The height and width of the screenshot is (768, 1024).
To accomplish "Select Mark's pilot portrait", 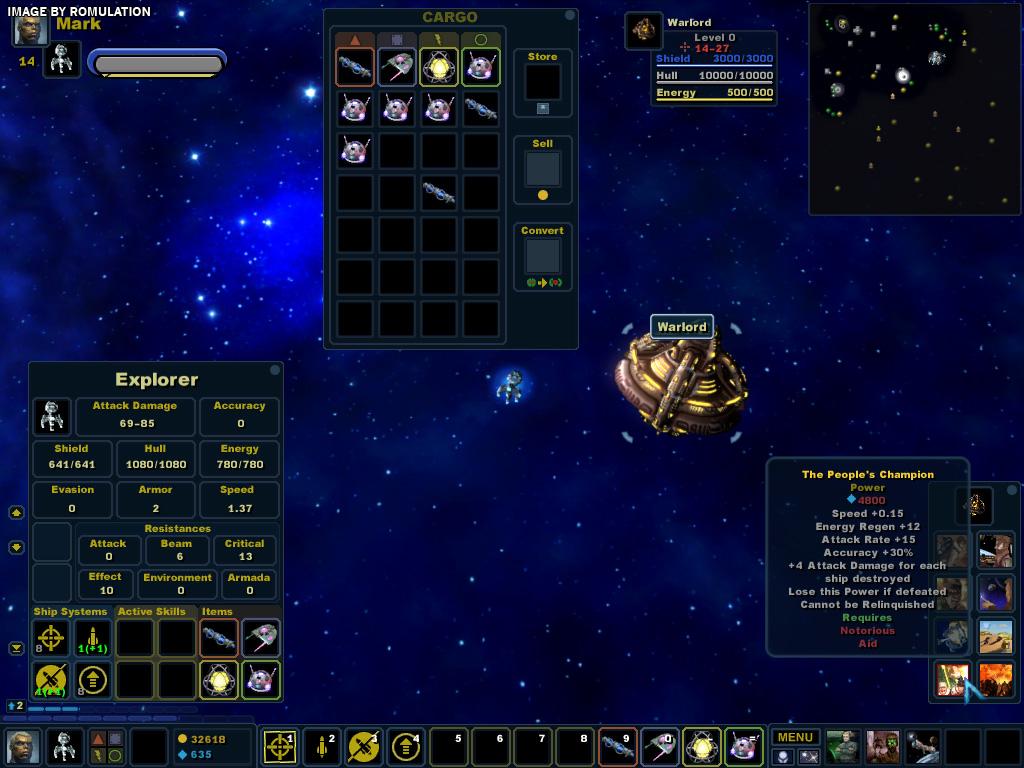I will coord(30,29).
